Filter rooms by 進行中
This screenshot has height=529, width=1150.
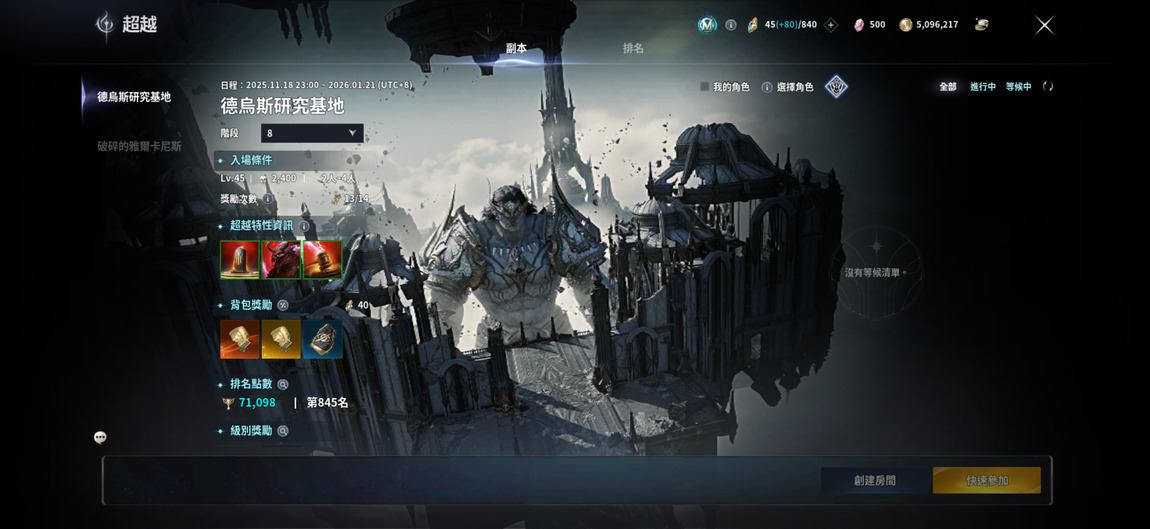pyautogui.click(x=982, y=87)
